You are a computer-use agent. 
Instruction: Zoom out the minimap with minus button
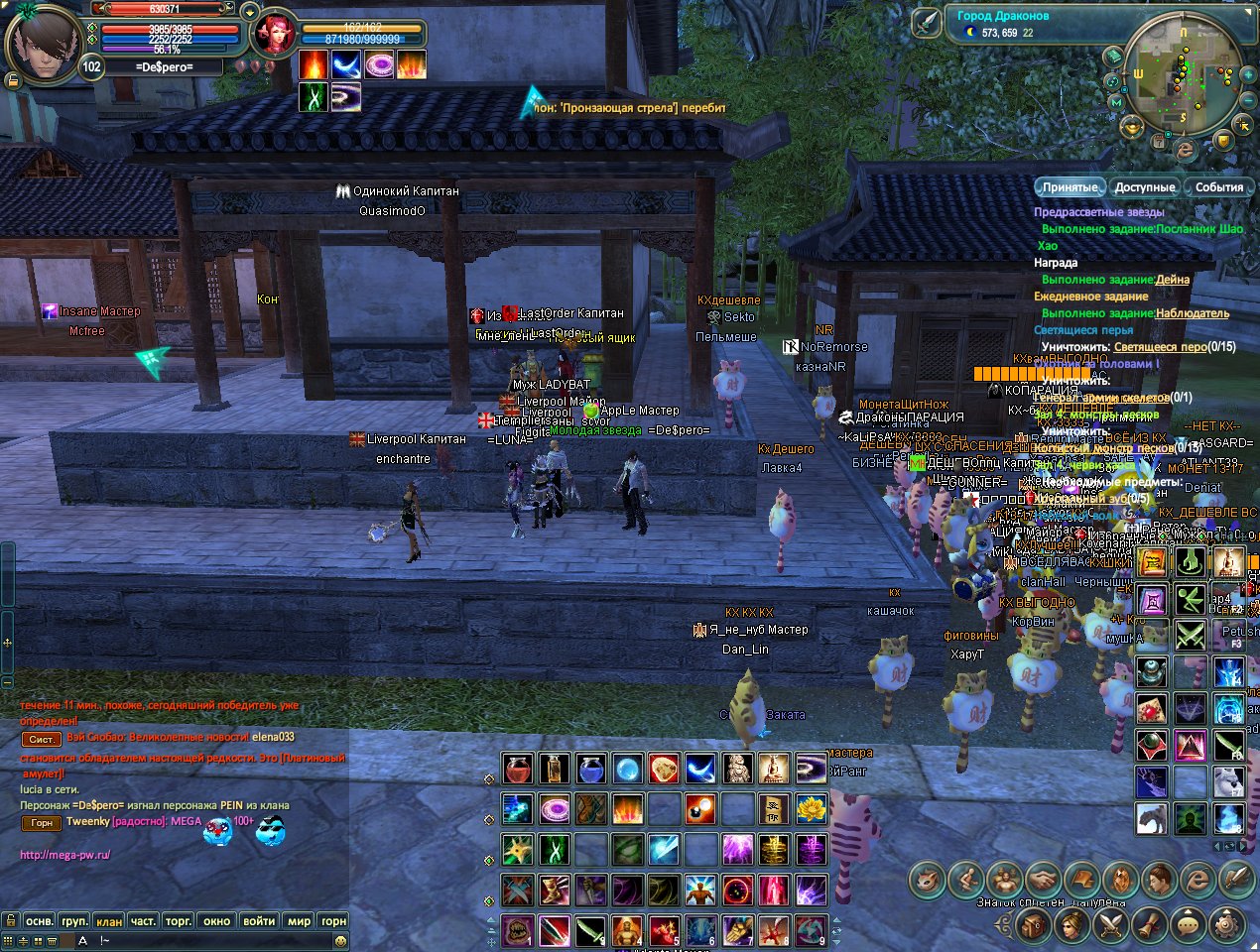[x=1247, y=100]
